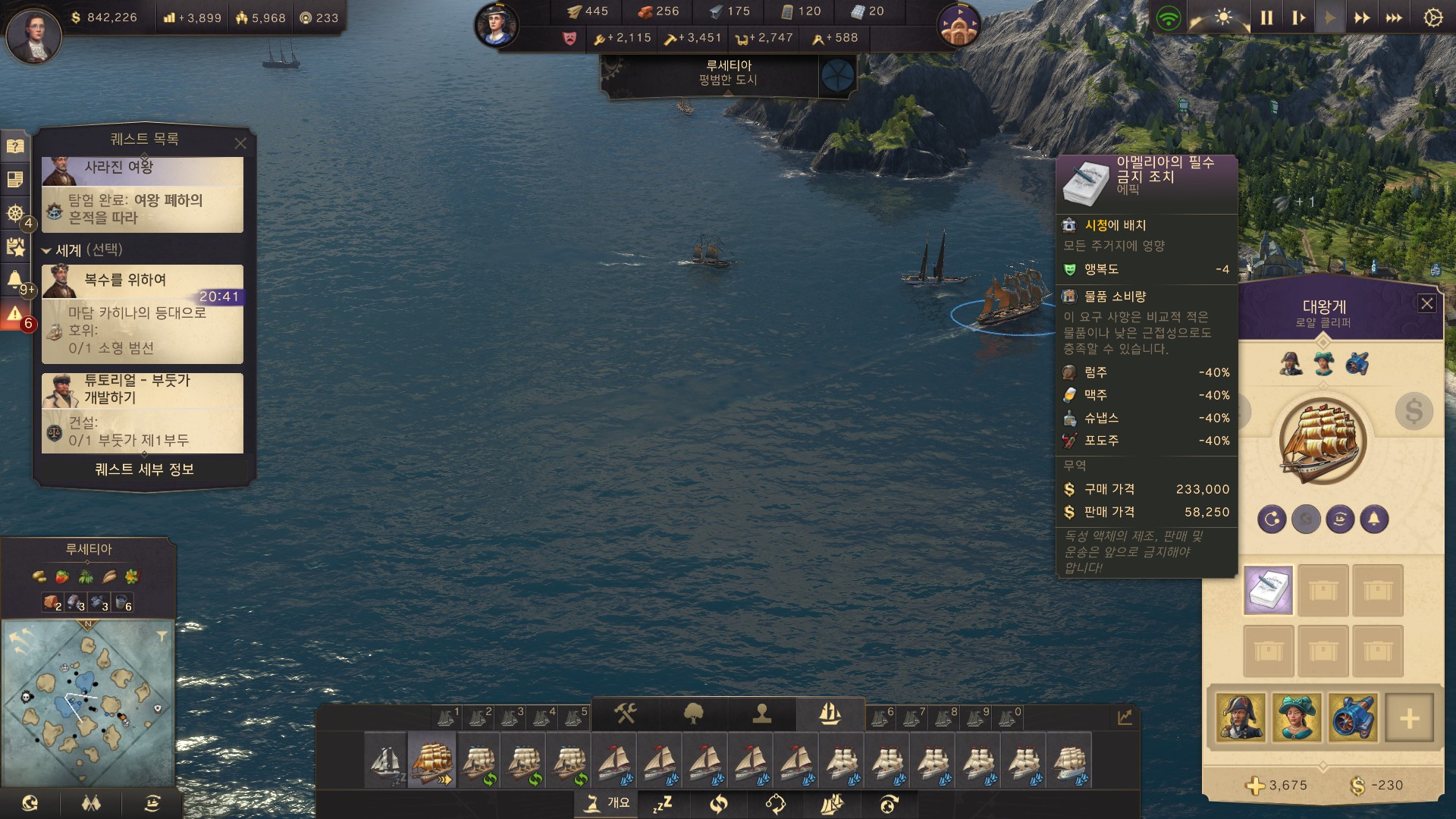The image size is (1456, 819).
Task: Open the gear settings menu
Action: tap(1432, 18)
